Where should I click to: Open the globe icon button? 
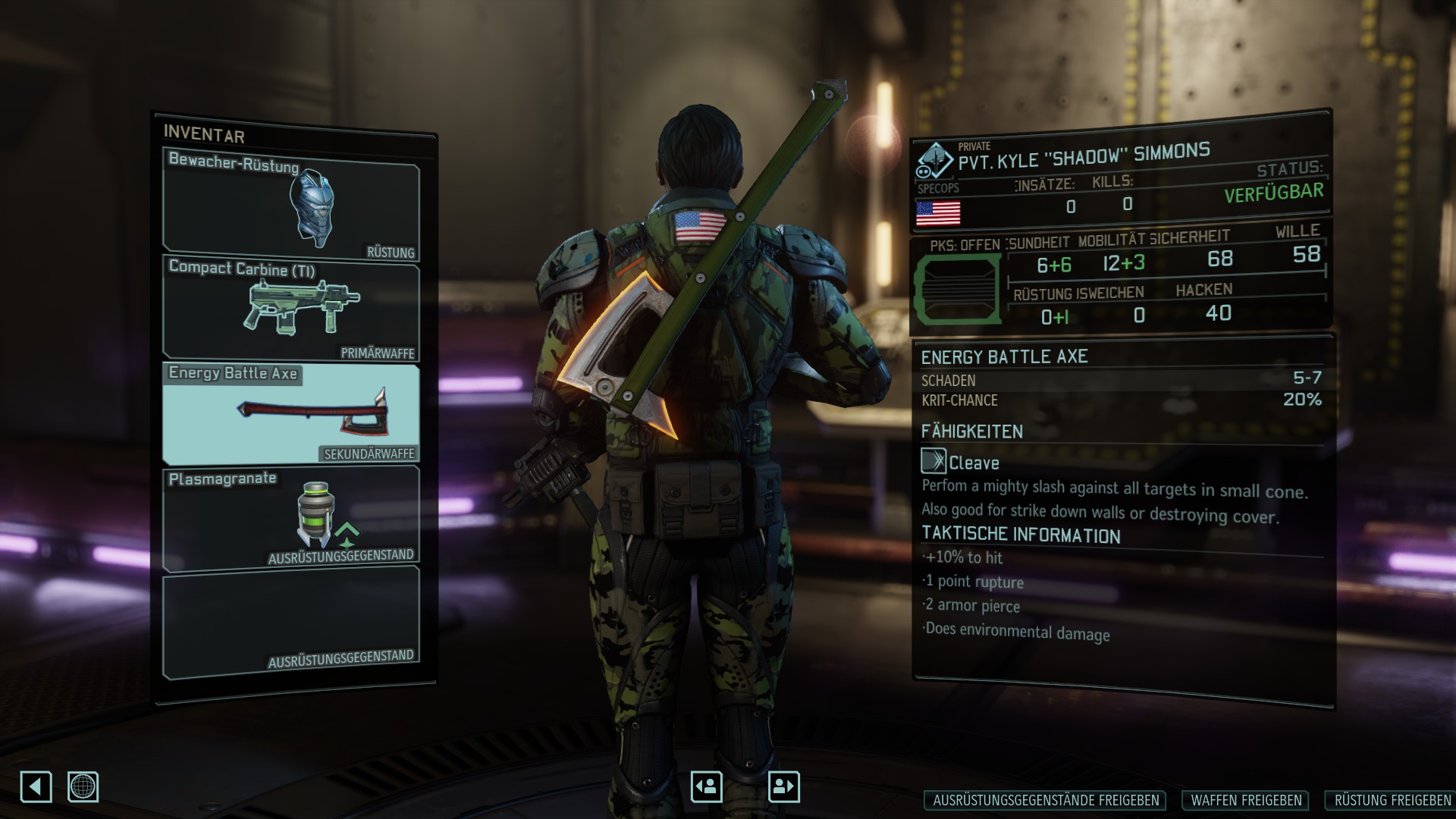point(83,786)
